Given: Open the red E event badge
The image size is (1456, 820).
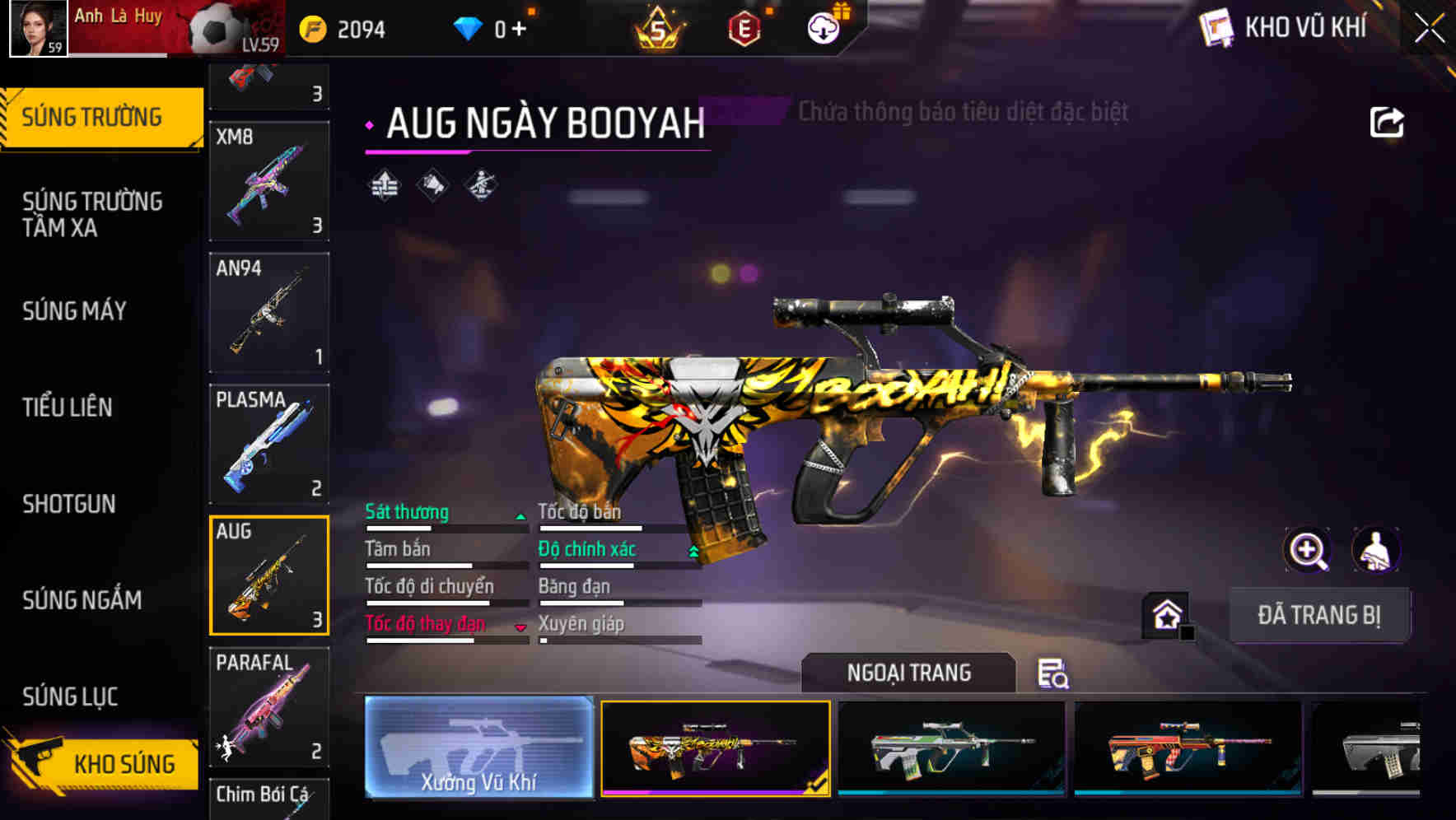Looking at the screenshot, I should [745, 27].
